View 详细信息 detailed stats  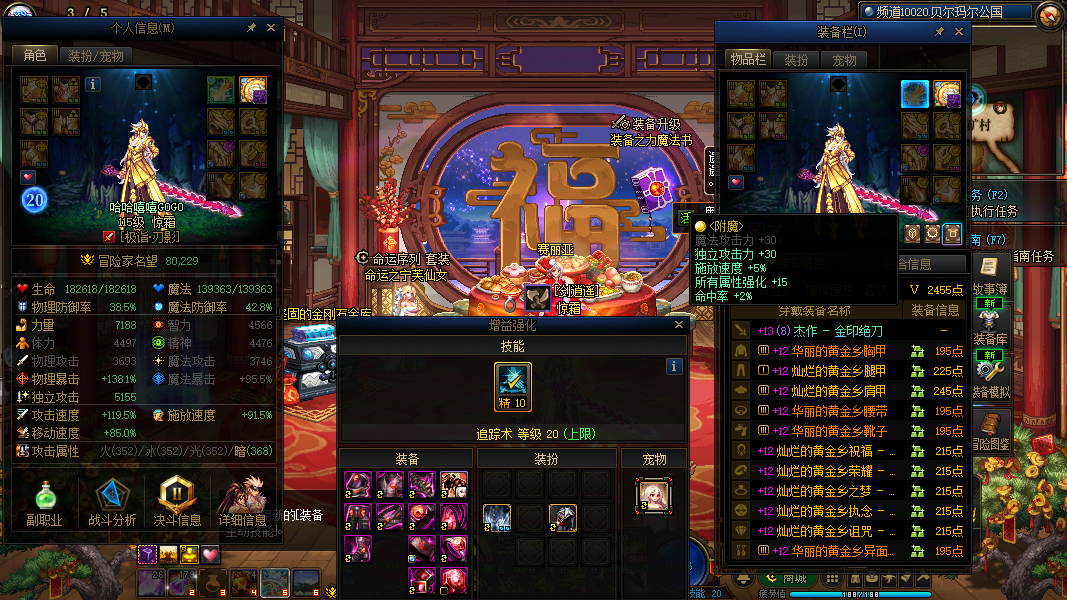coord(242,502)
